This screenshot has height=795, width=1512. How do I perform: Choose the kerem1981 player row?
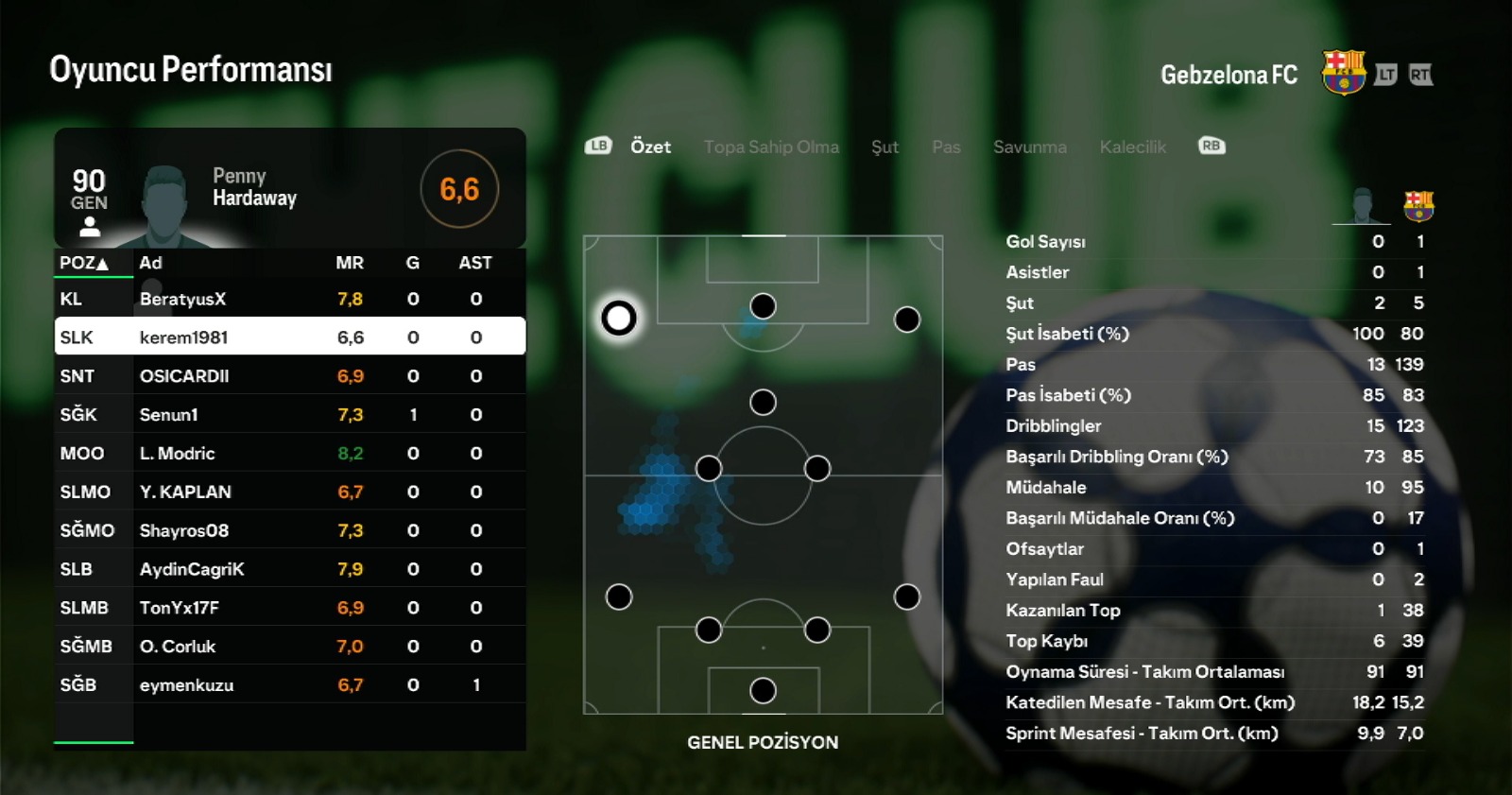[x=289, y=337]
